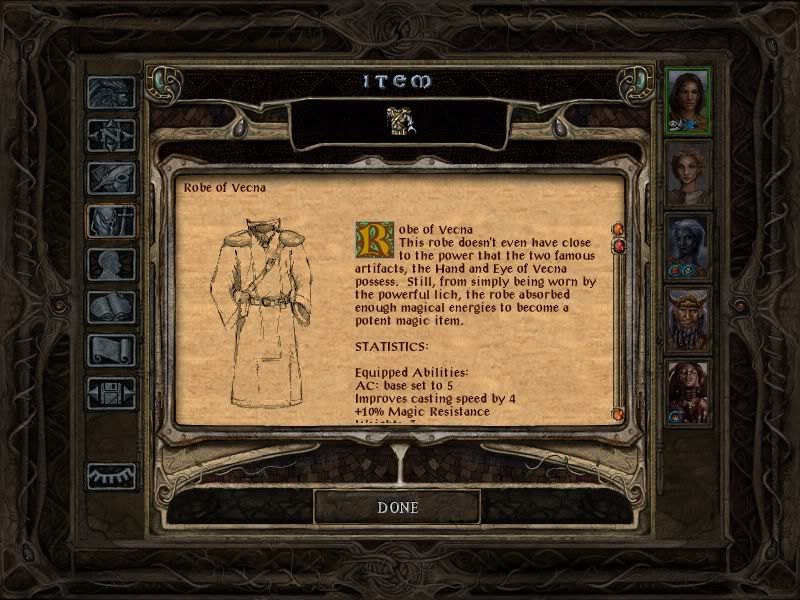The image size is (800, 600).
Task: Select the blue-skinned drow portrait
Action: click(x=689, y=246)
